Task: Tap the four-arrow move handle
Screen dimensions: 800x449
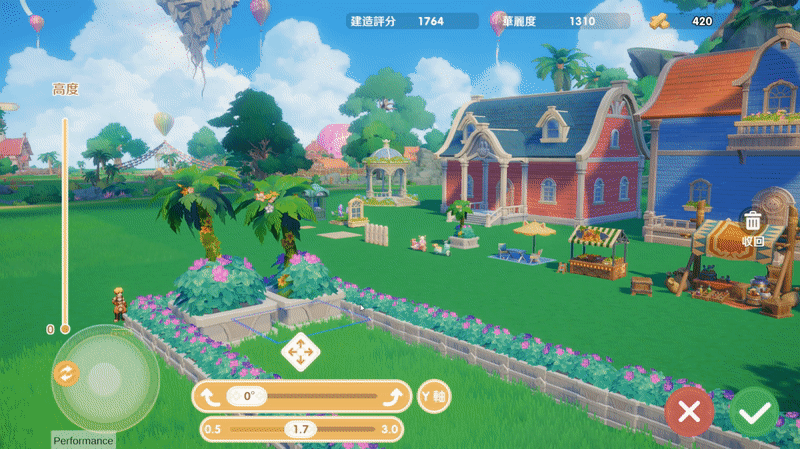Action: [x=299, y=351]
